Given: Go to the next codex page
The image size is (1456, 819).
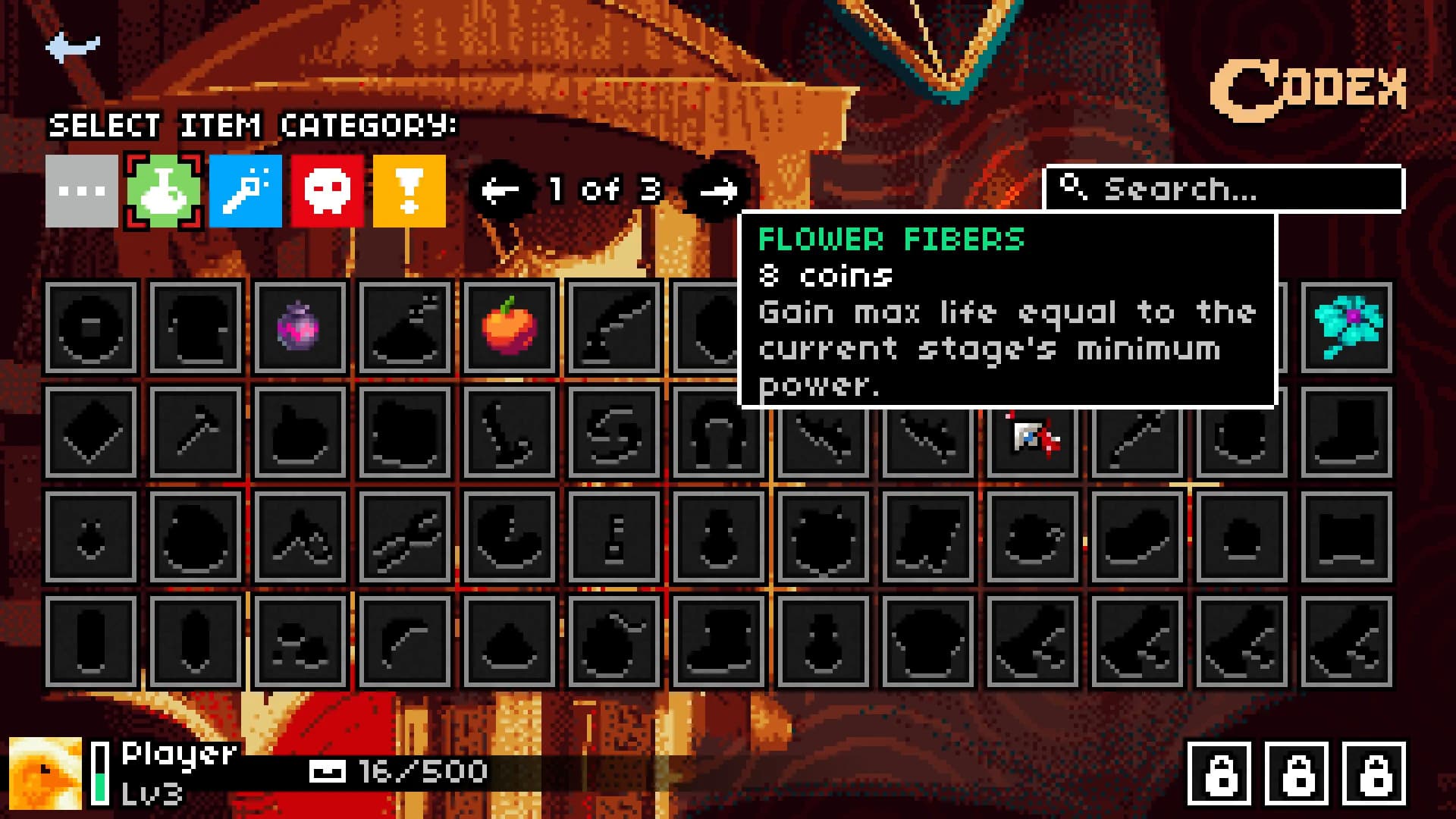Looking at the screenshot, I should 715,189.
